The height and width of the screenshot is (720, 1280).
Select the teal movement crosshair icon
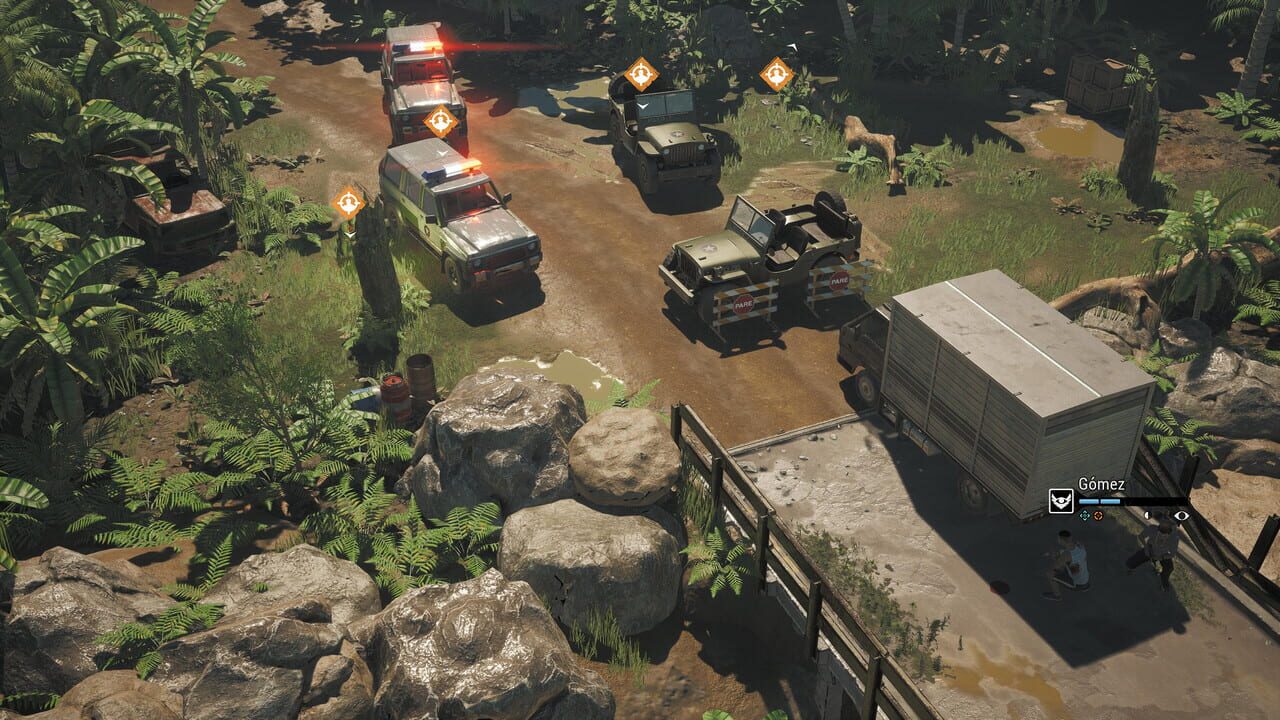1085,516
